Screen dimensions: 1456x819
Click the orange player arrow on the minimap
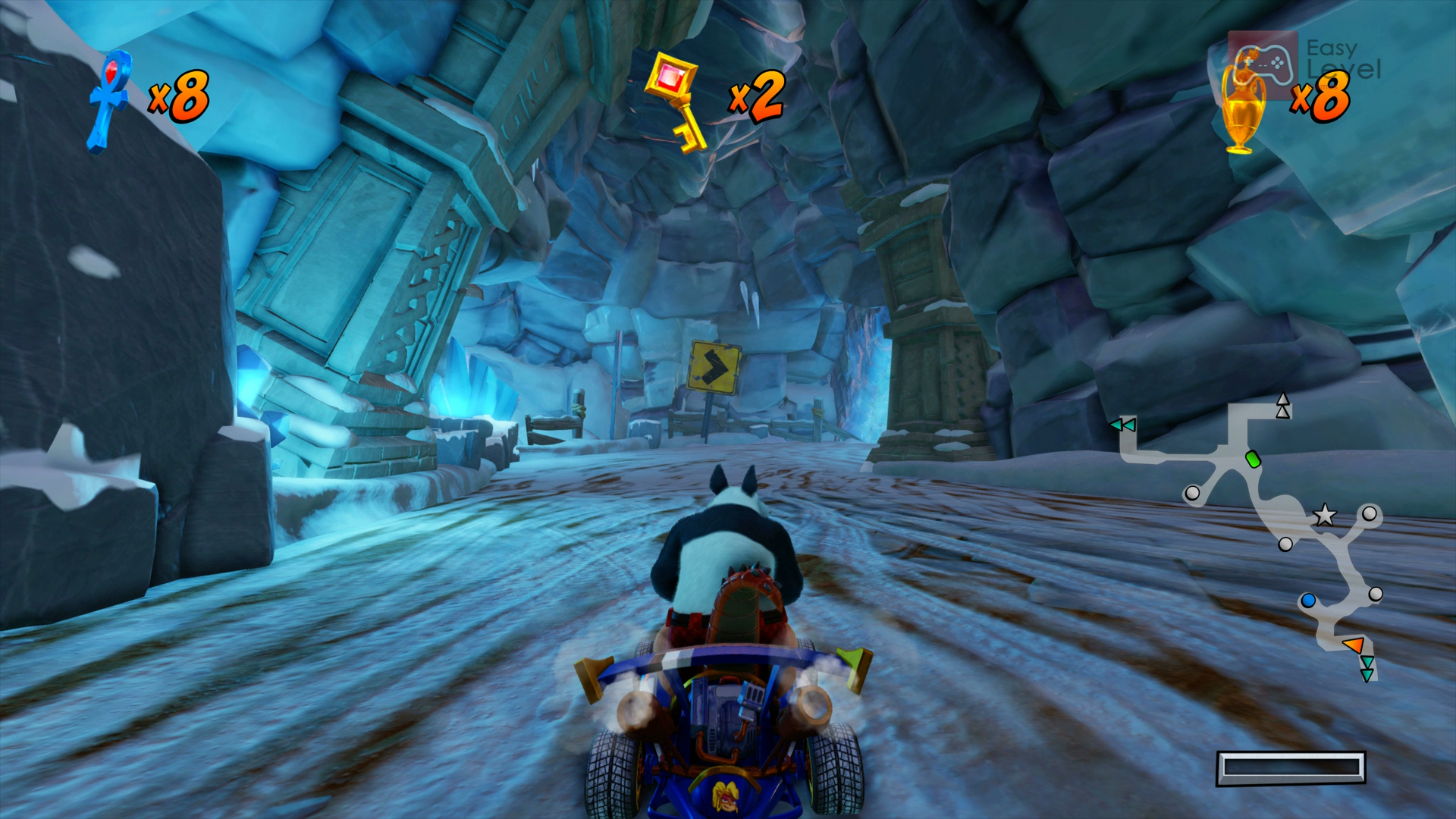(x=1353, y=645)
